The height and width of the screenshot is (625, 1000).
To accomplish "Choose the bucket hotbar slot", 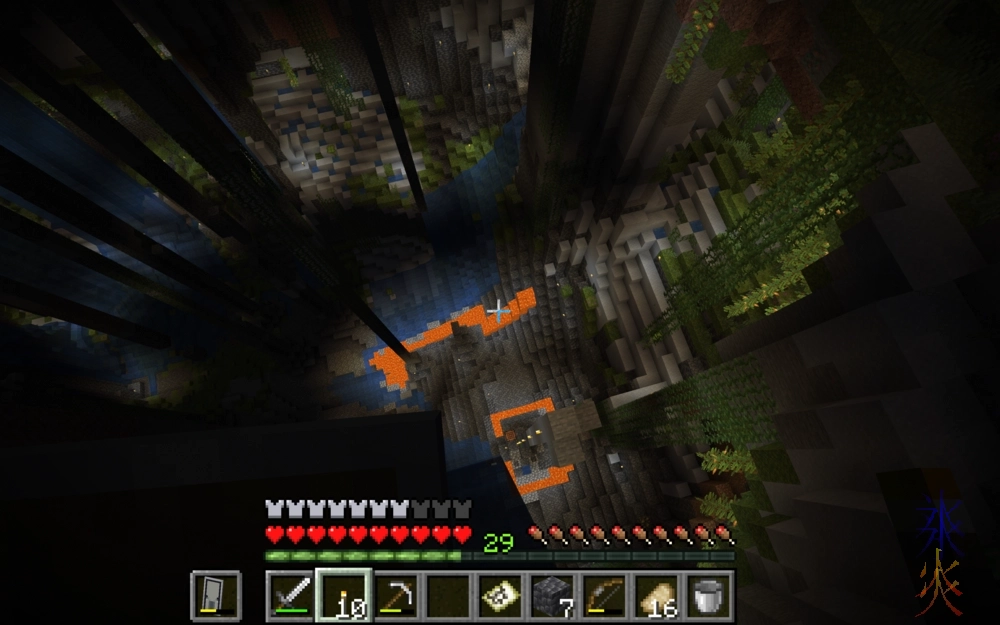I will [x=708, y=595].
